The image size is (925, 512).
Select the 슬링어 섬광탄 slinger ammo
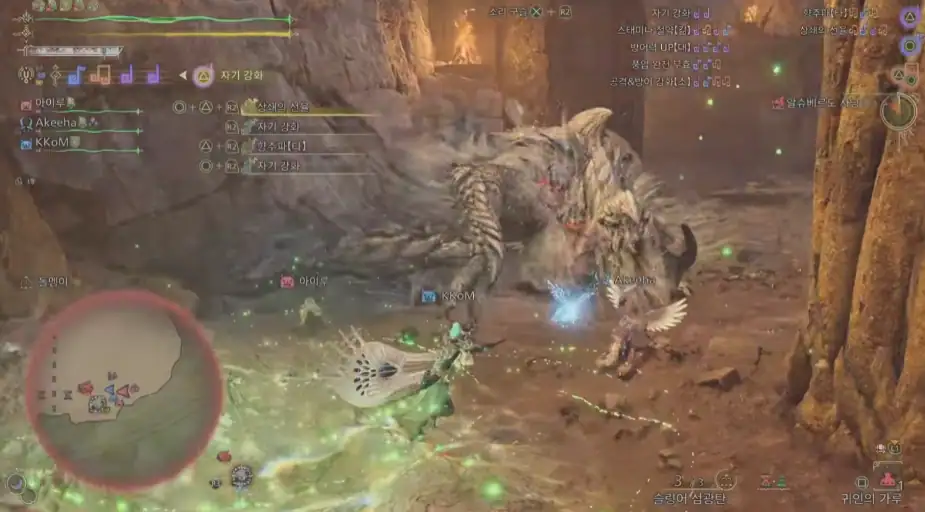coord(690,496)
